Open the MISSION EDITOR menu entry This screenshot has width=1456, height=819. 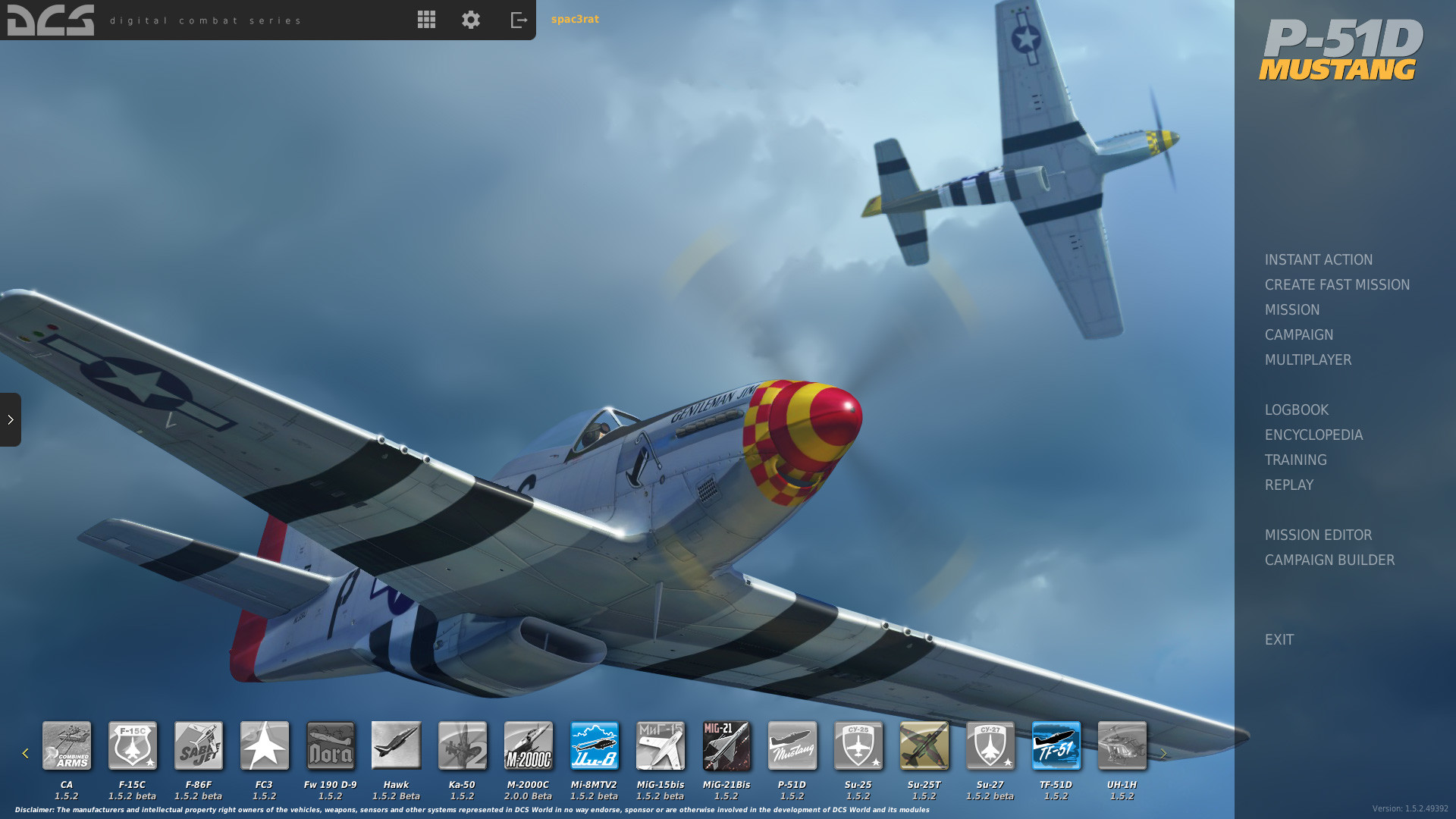coord(1318,535)
